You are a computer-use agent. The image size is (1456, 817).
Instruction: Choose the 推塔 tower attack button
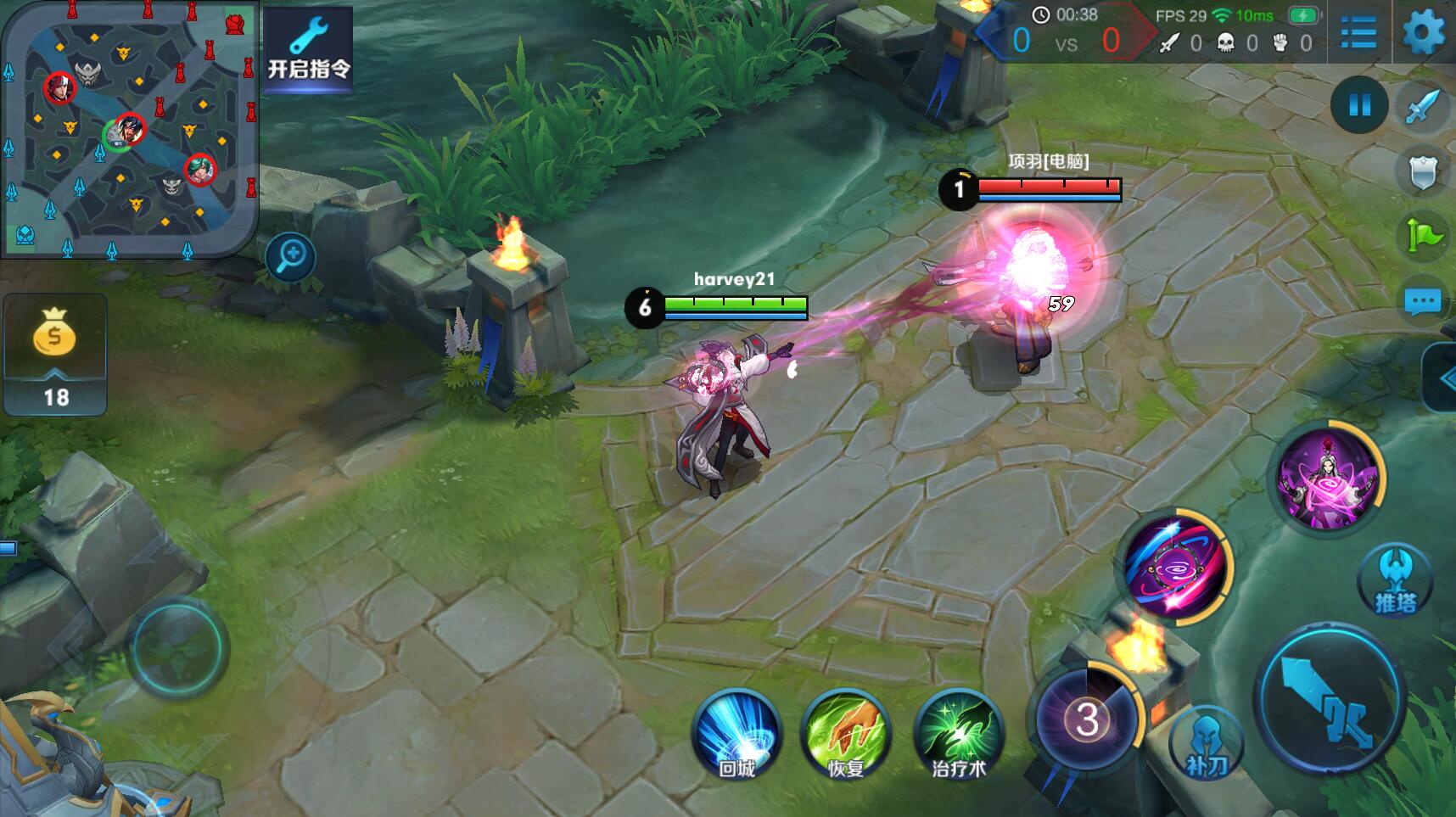pos(1395,581)
